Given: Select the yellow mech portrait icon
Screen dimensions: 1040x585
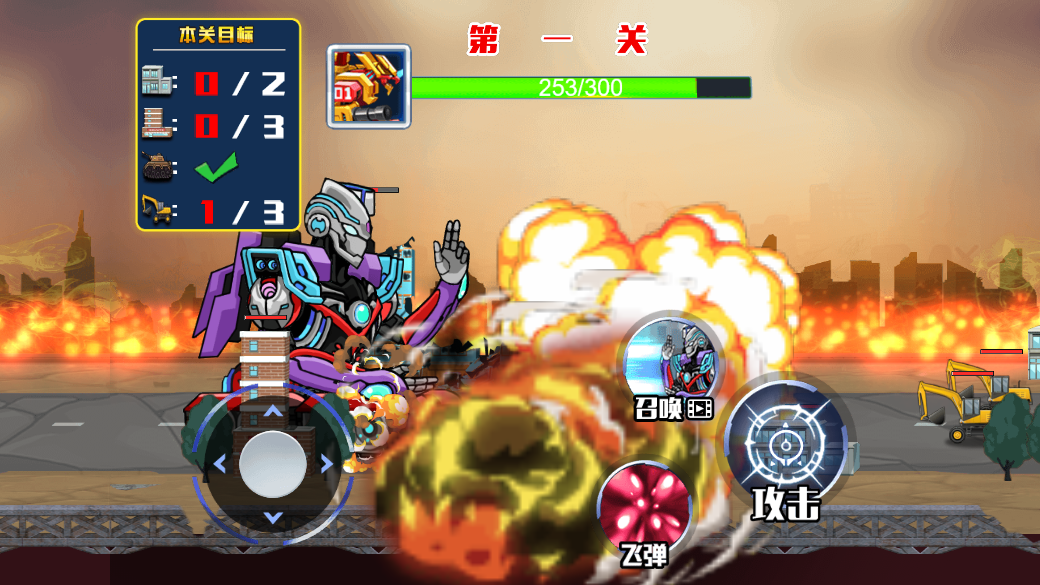Looking at the screenshot, I should pyautogui.click(x=368, y=86).
